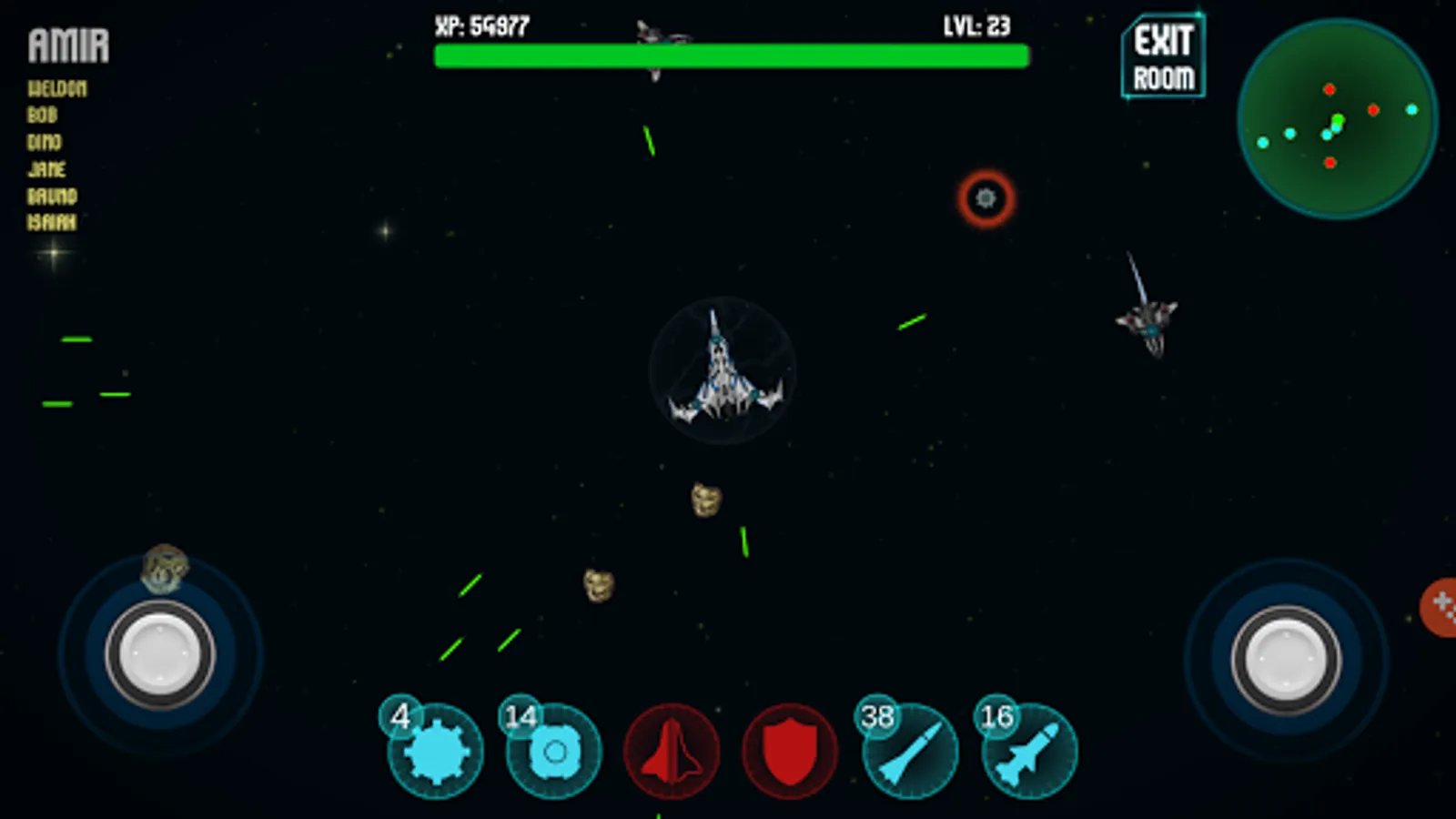
Task: Activate the gear mine ability with 4 charges
Action: (x=435, y=752)
